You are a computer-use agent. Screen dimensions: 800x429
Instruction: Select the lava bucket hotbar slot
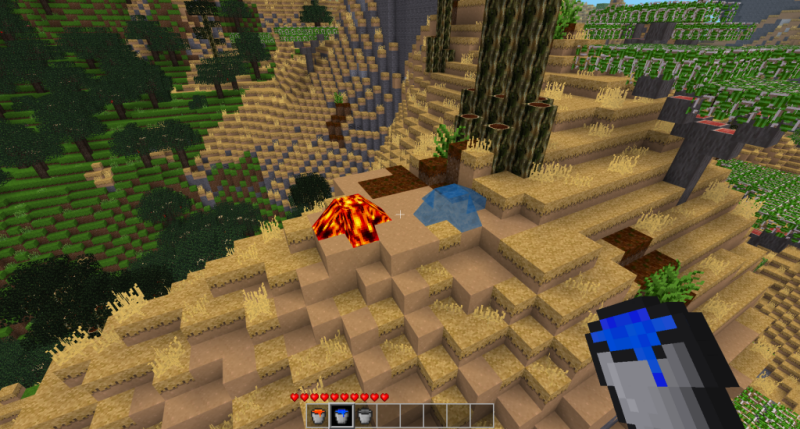319,415
